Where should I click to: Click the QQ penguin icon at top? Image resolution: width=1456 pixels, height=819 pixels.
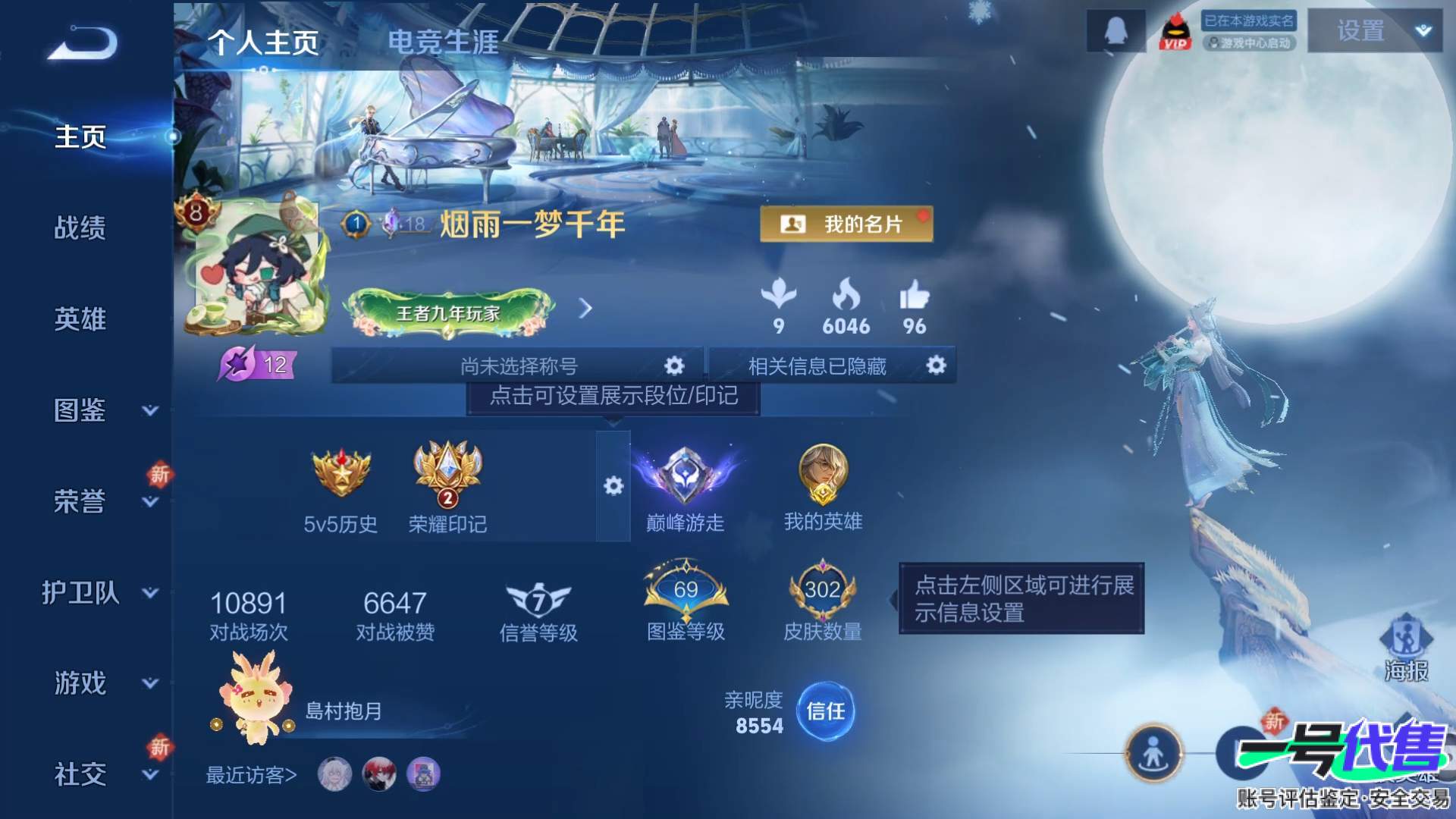coord(1115,32)
